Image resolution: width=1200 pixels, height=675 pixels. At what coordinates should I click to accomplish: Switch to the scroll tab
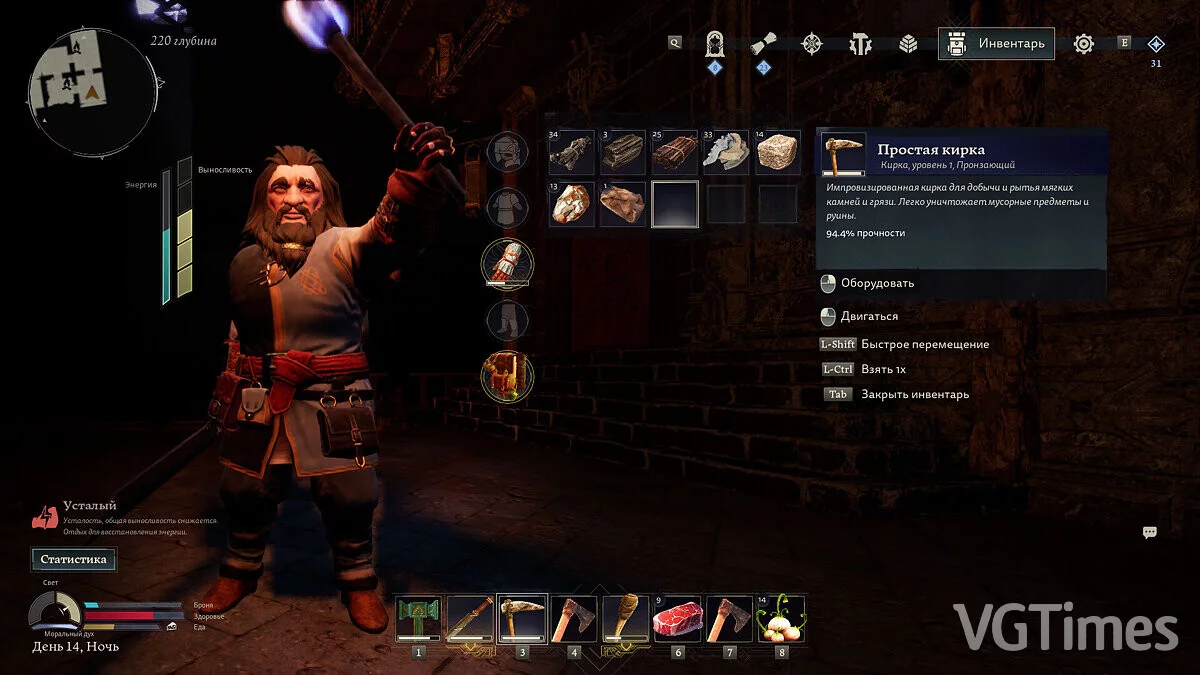click(x=764, y=44)
